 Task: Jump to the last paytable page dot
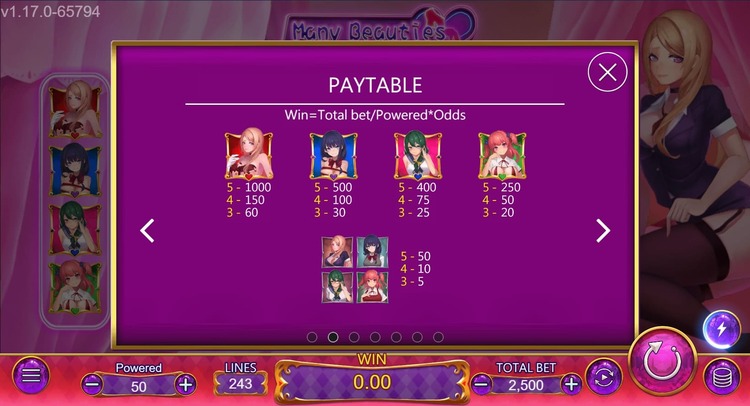click(438, 338)
